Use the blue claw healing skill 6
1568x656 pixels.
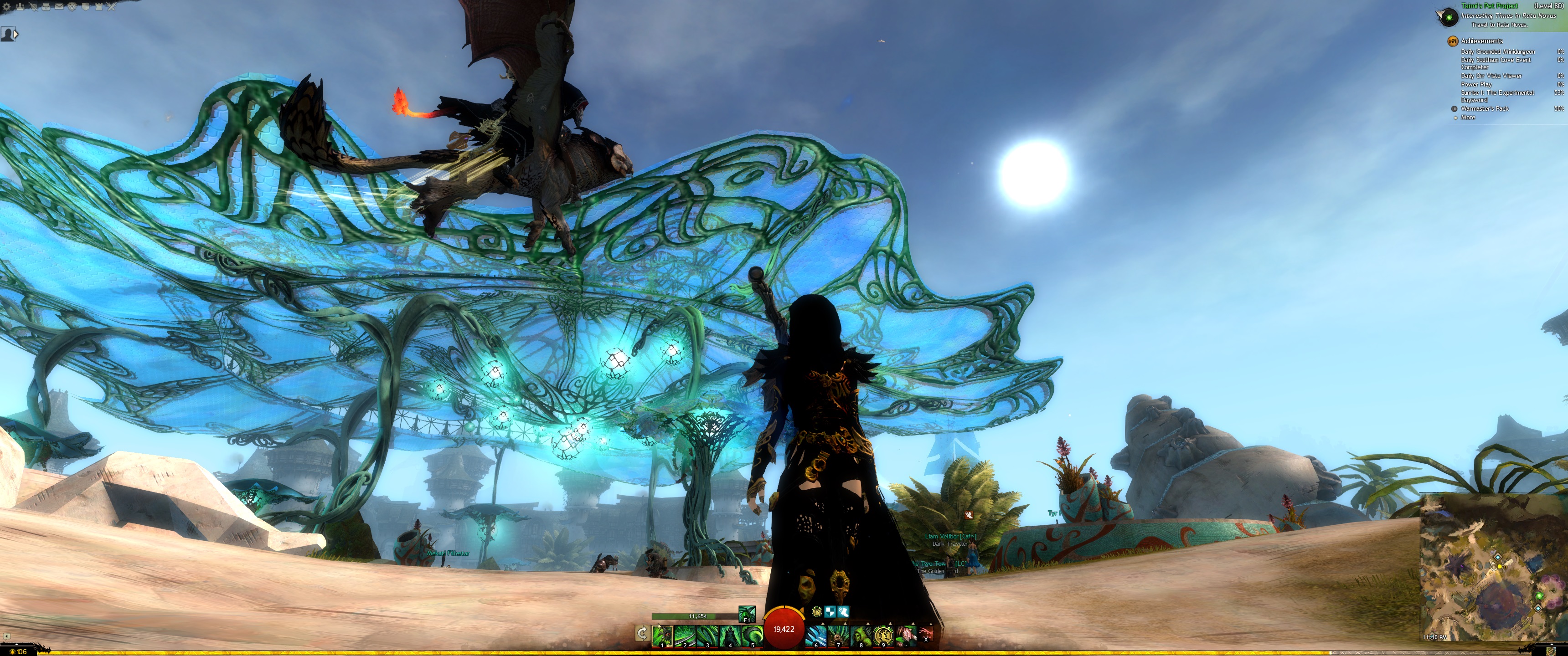tap(816, 636)
